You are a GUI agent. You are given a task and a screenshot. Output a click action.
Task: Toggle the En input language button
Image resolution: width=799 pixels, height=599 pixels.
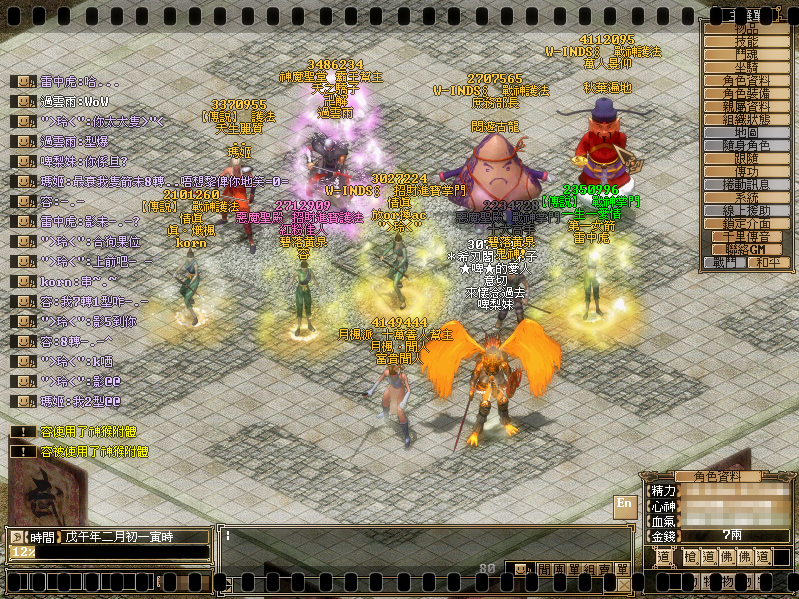pos(624,504)
